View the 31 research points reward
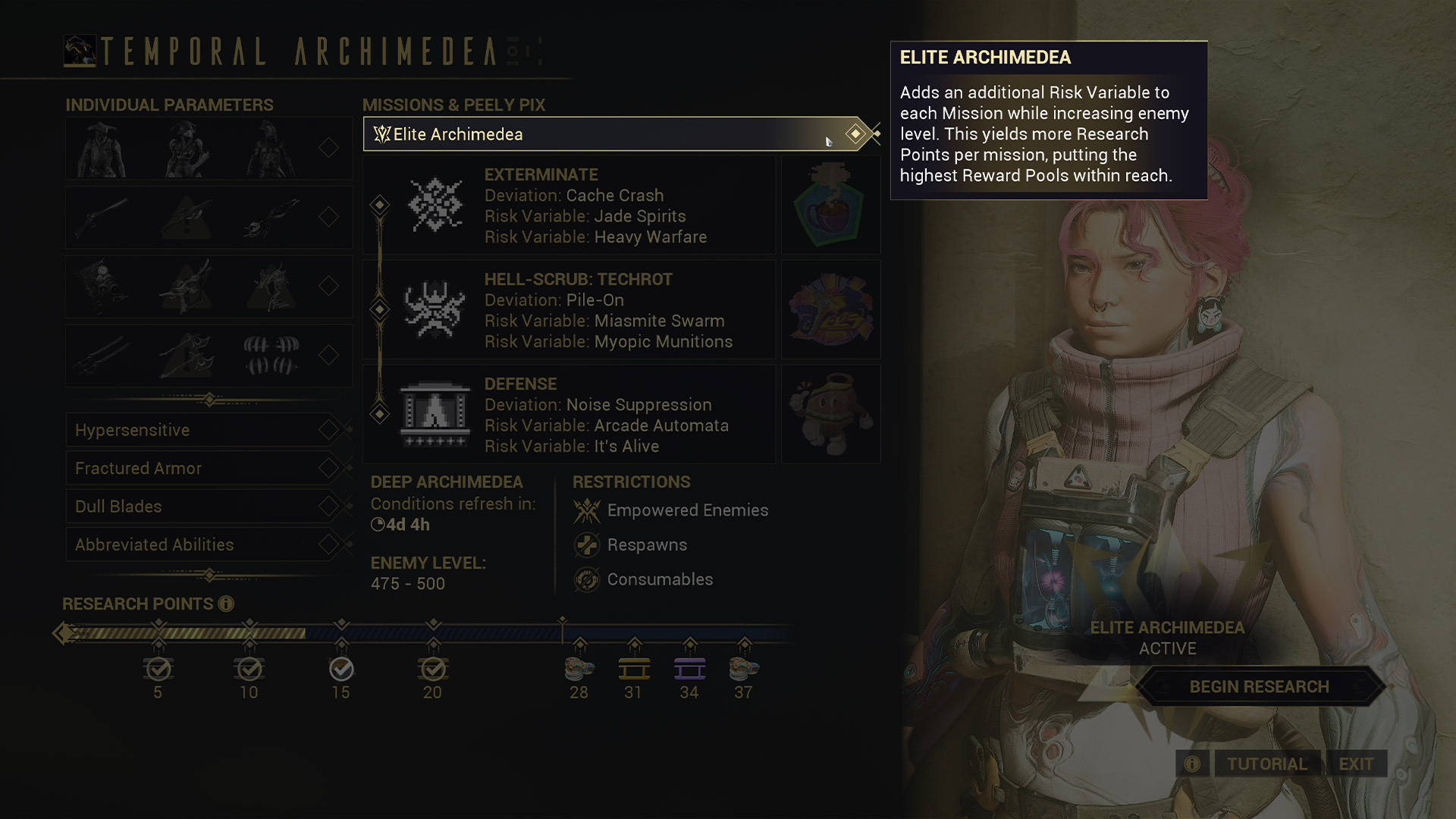The image size is (1456, 819). point(634,670)
